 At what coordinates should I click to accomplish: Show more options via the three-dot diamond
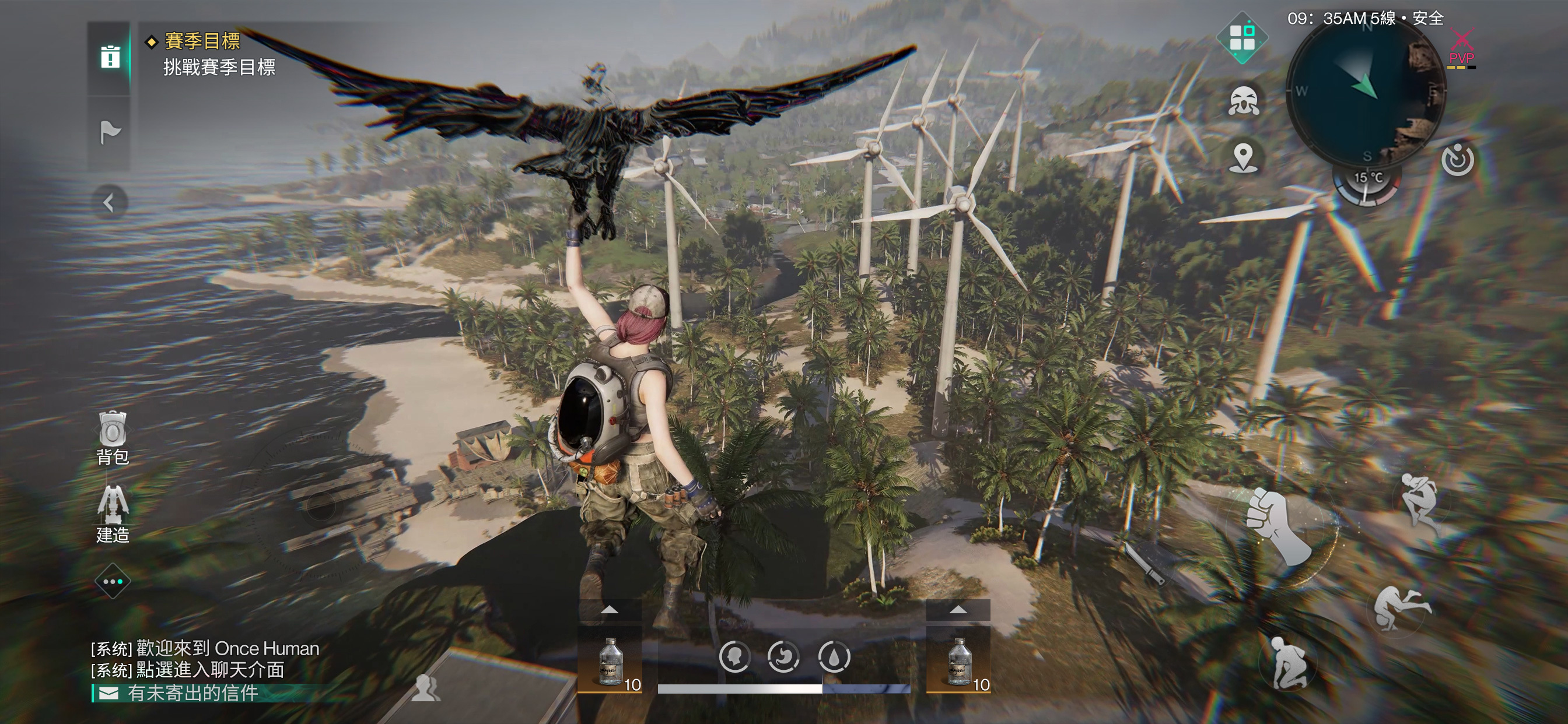pos(113,582)
